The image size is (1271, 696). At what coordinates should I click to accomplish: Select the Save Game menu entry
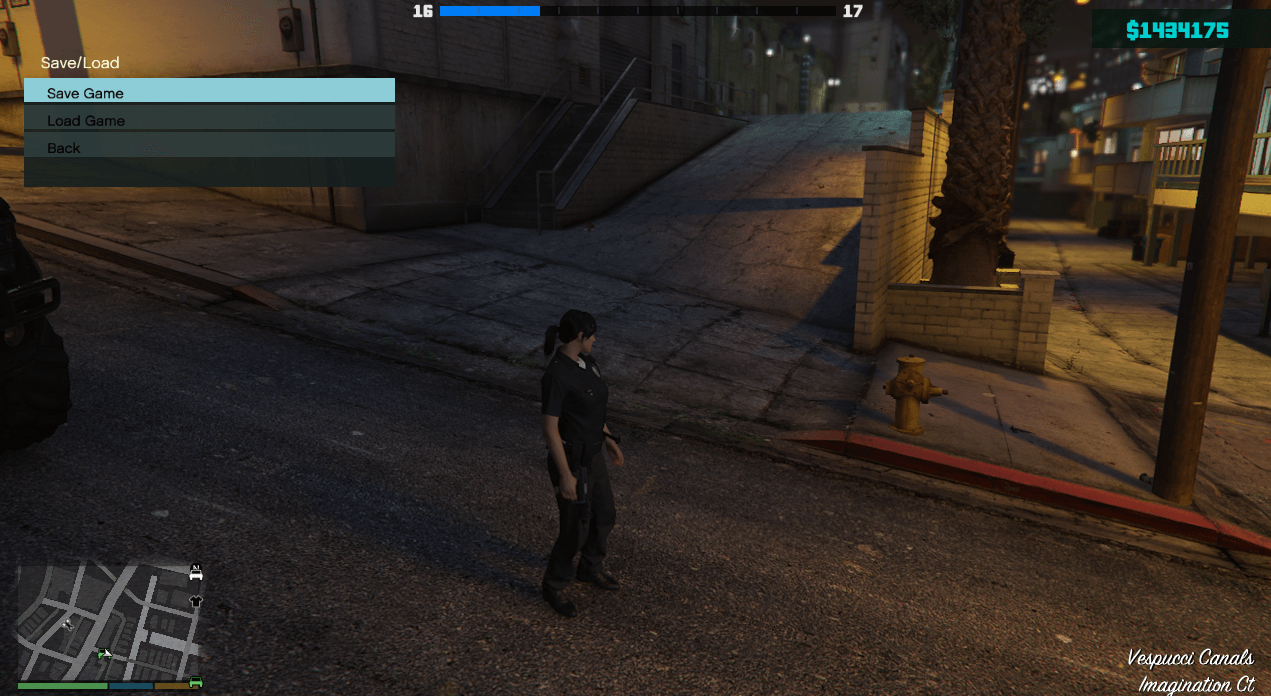209,92
